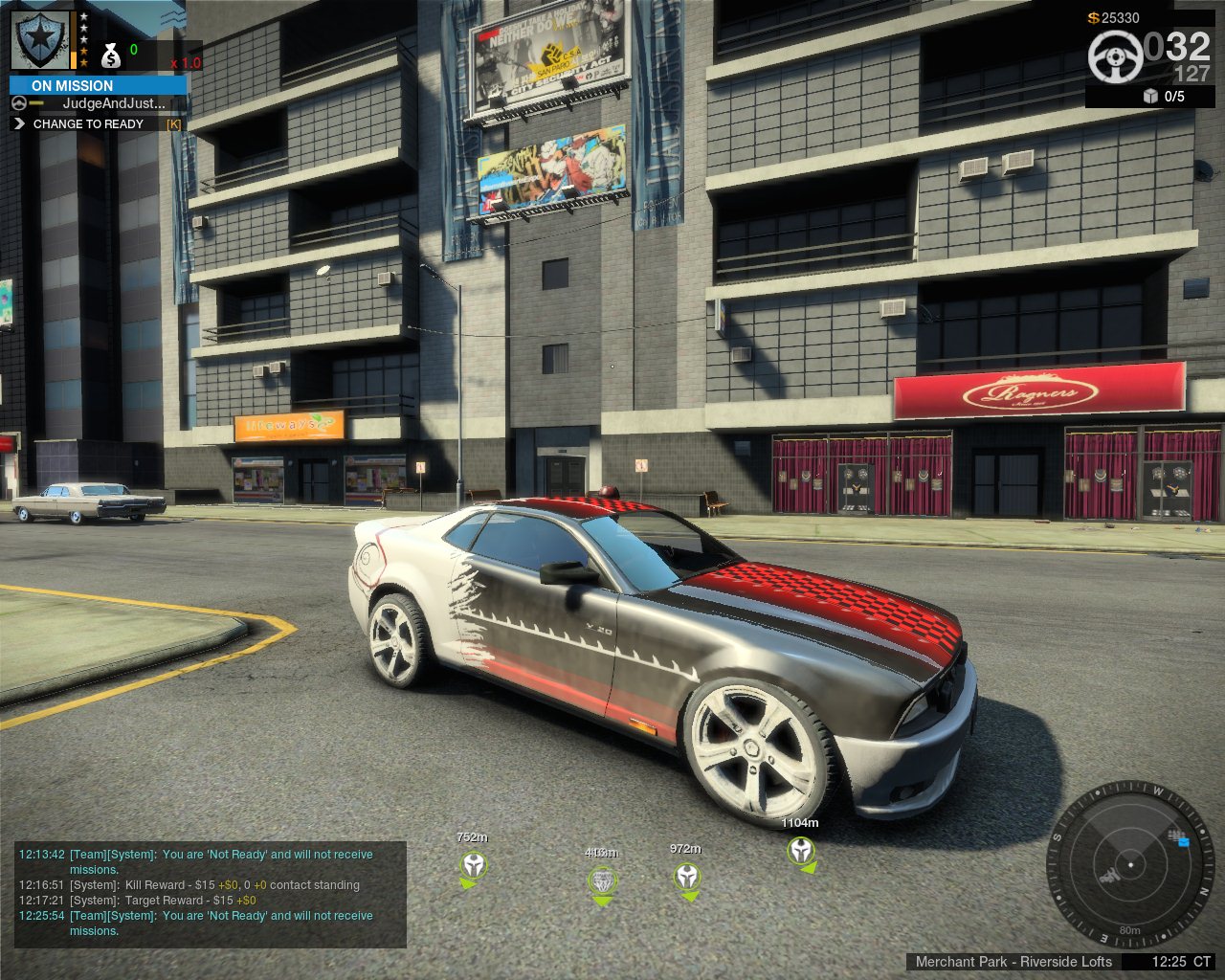Select the ON MISSION status banner
The height and width of the screenshot is (980, 1225).
point(98,85)
